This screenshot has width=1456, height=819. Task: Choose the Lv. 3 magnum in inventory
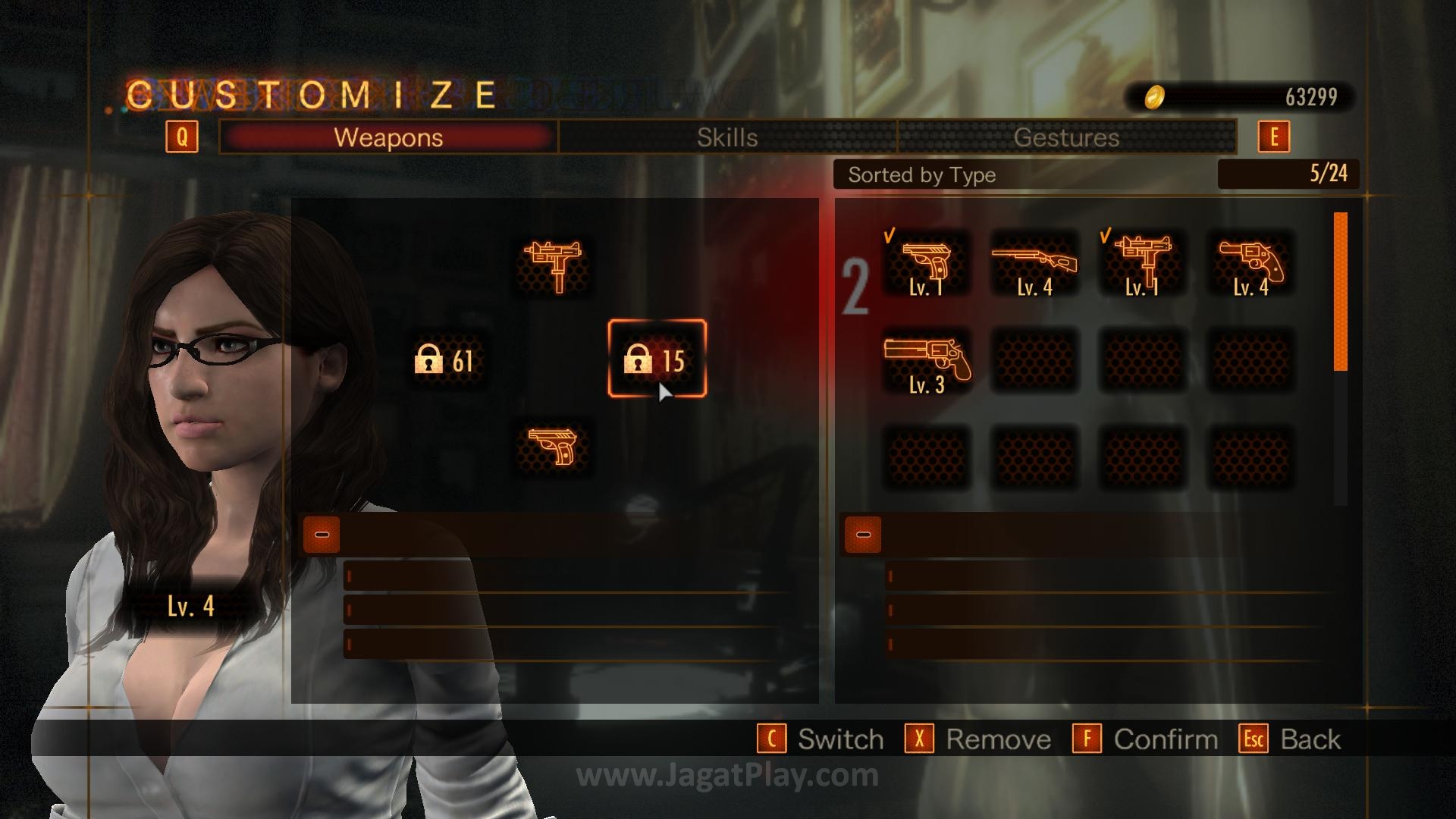click(x=927, y=362)
